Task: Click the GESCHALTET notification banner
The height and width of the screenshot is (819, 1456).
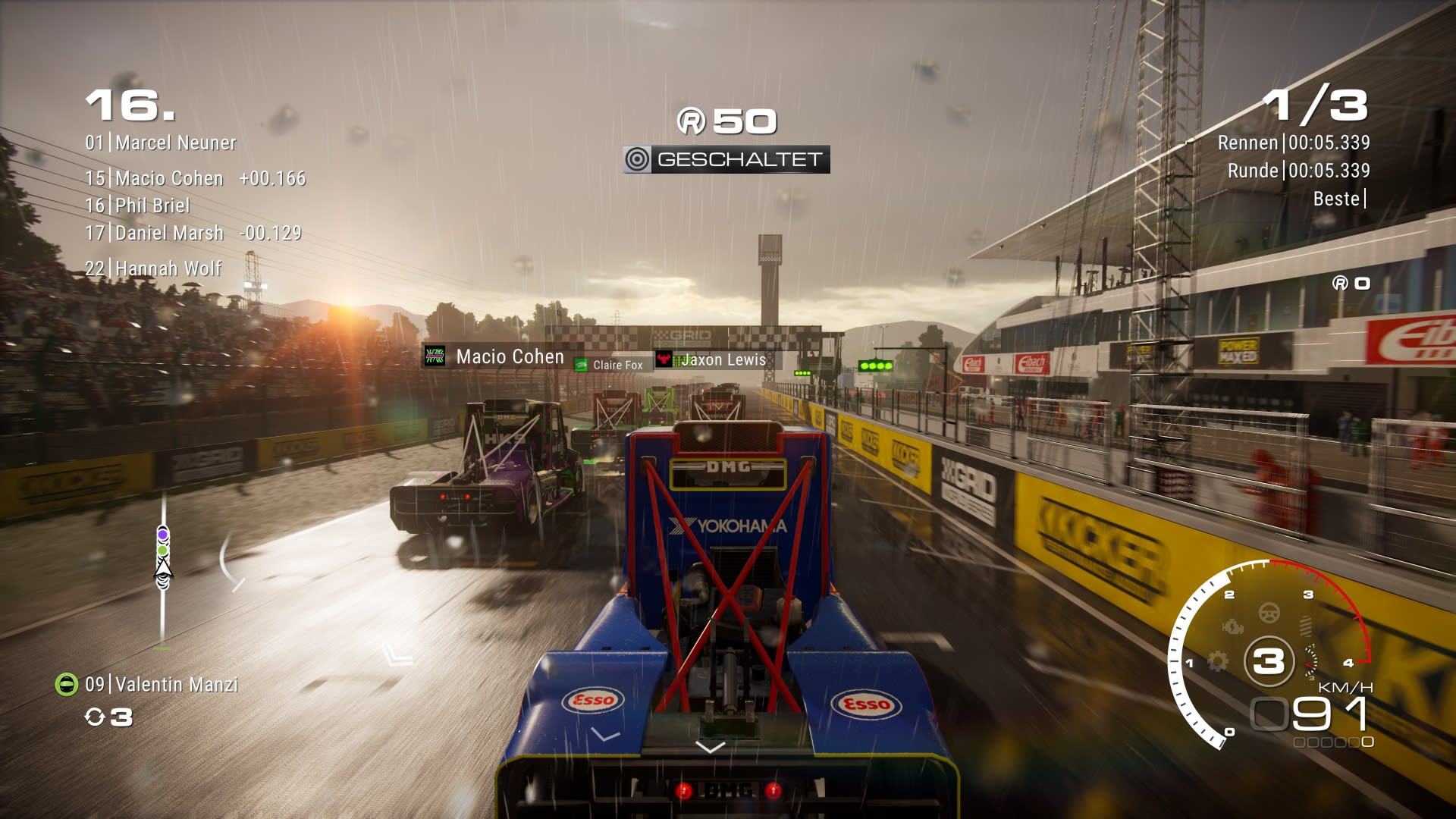Action: click(x=726, y=159)
